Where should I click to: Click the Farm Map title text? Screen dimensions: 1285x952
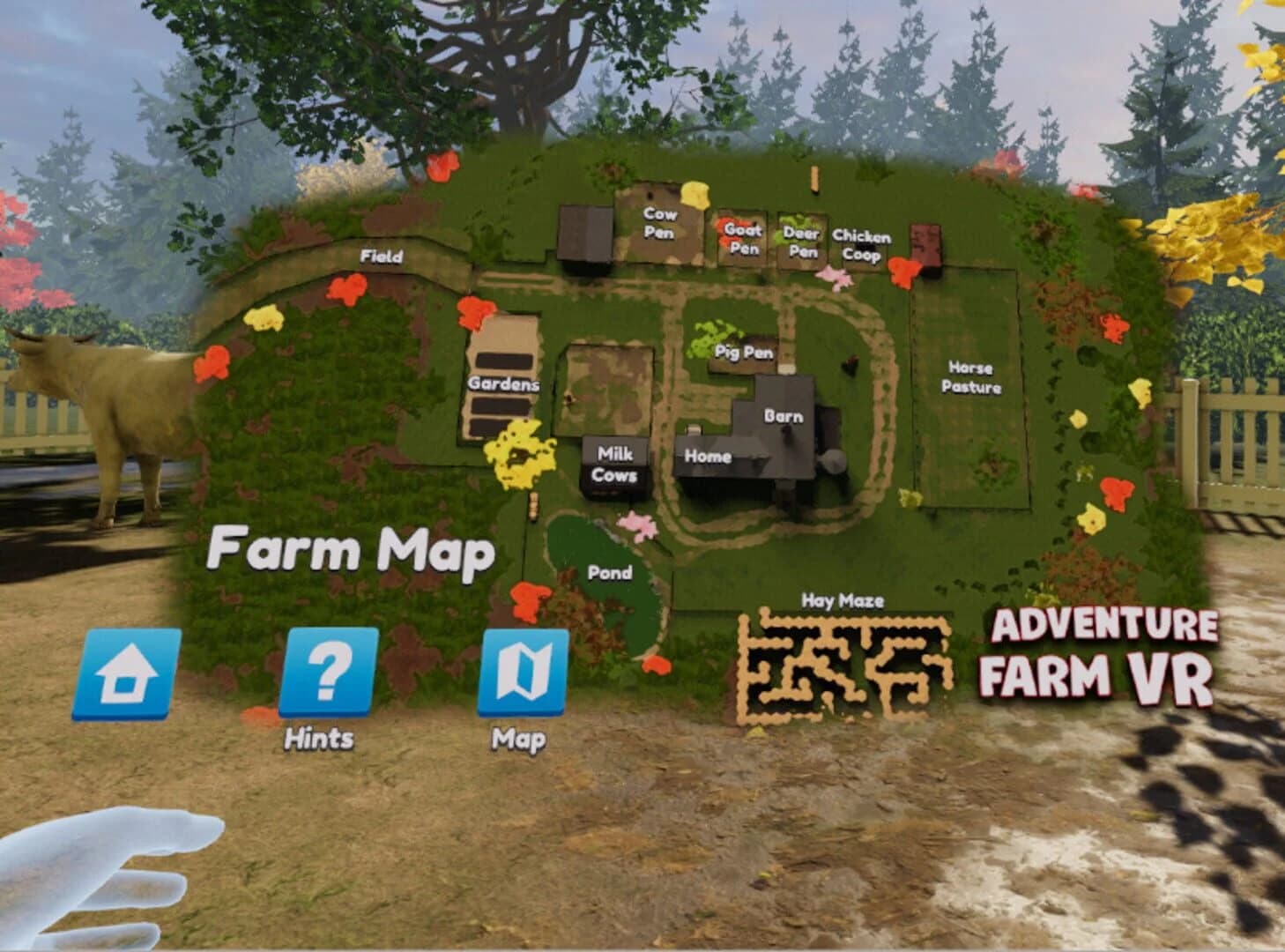tap(351, 551)
